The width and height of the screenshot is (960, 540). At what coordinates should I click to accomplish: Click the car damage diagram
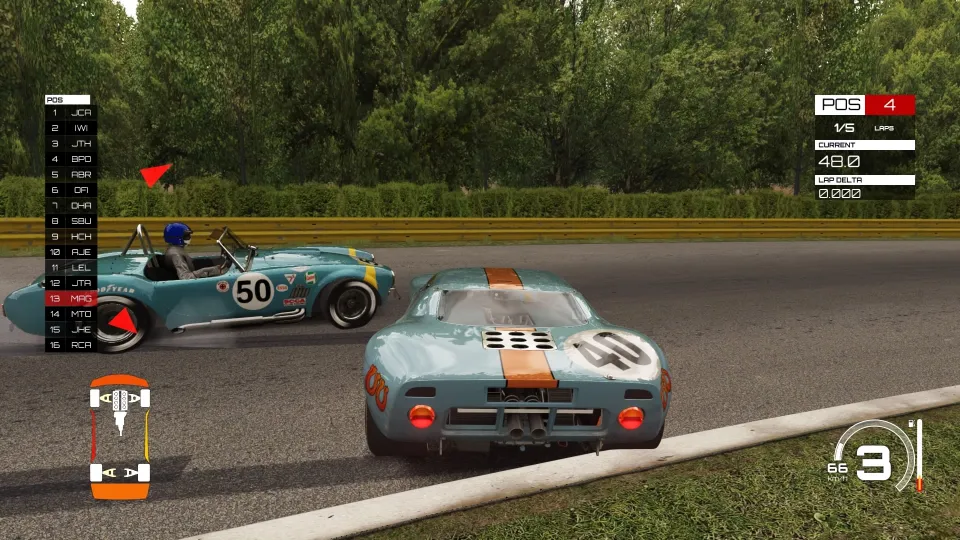click(120, 437)
